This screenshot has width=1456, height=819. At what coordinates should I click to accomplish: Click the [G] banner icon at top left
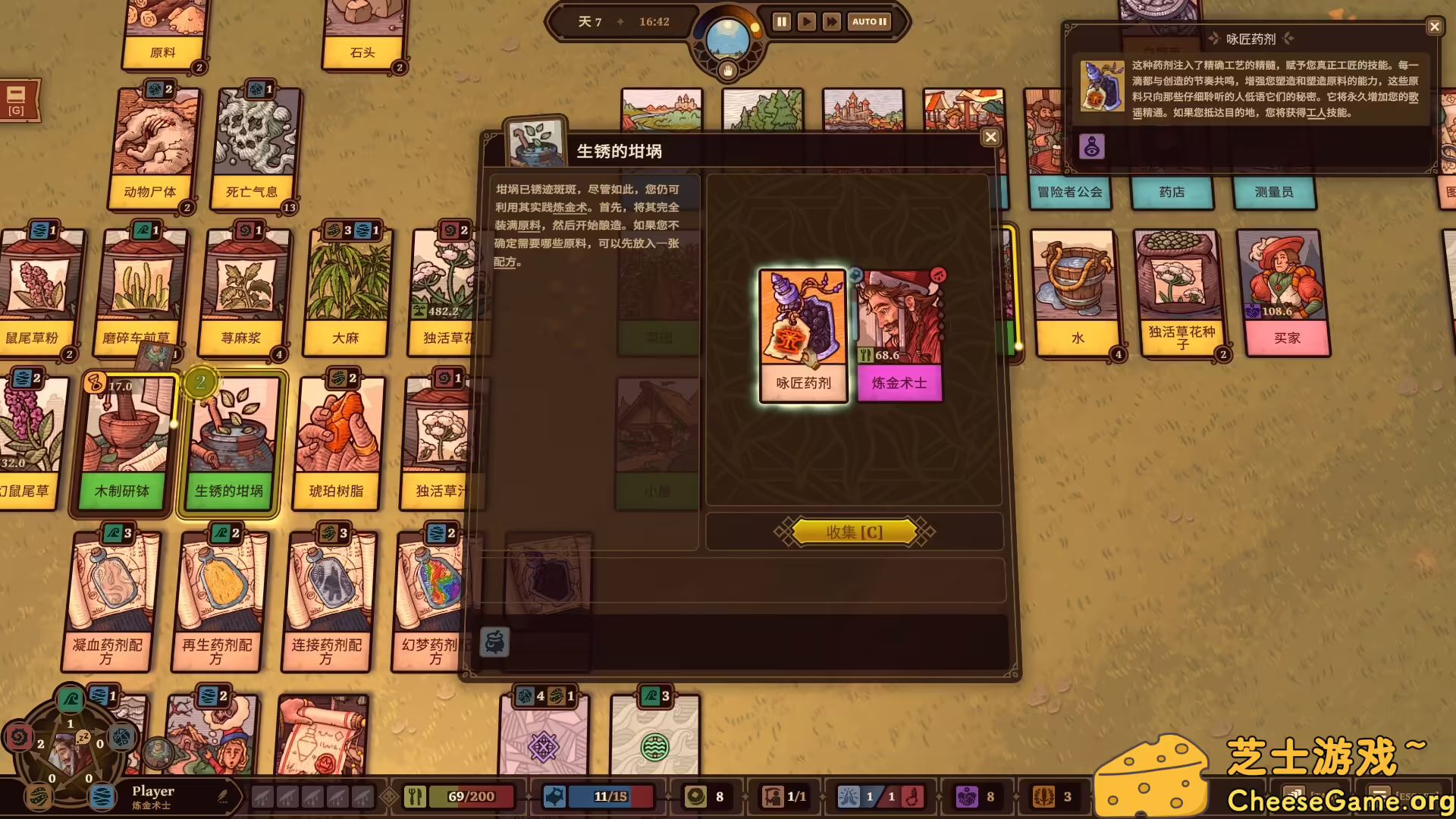click(x=17, y=99)
